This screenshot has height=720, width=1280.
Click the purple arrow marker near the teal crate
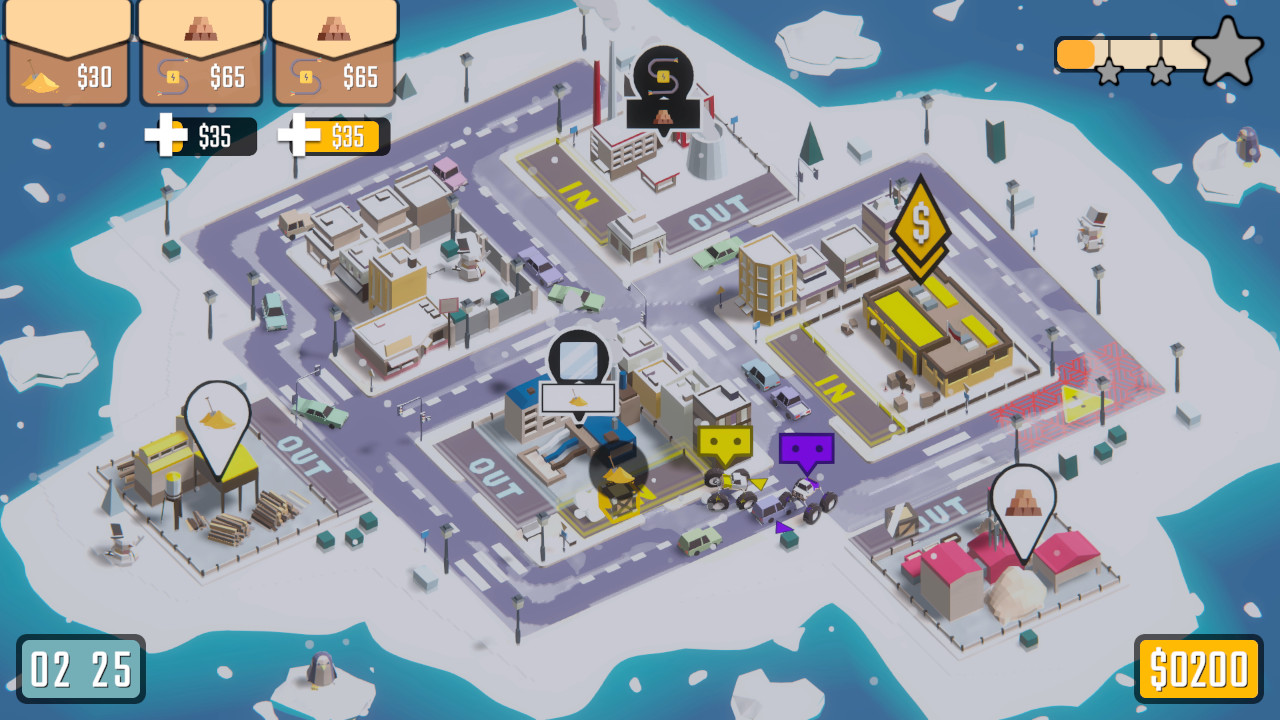point(784,527)
